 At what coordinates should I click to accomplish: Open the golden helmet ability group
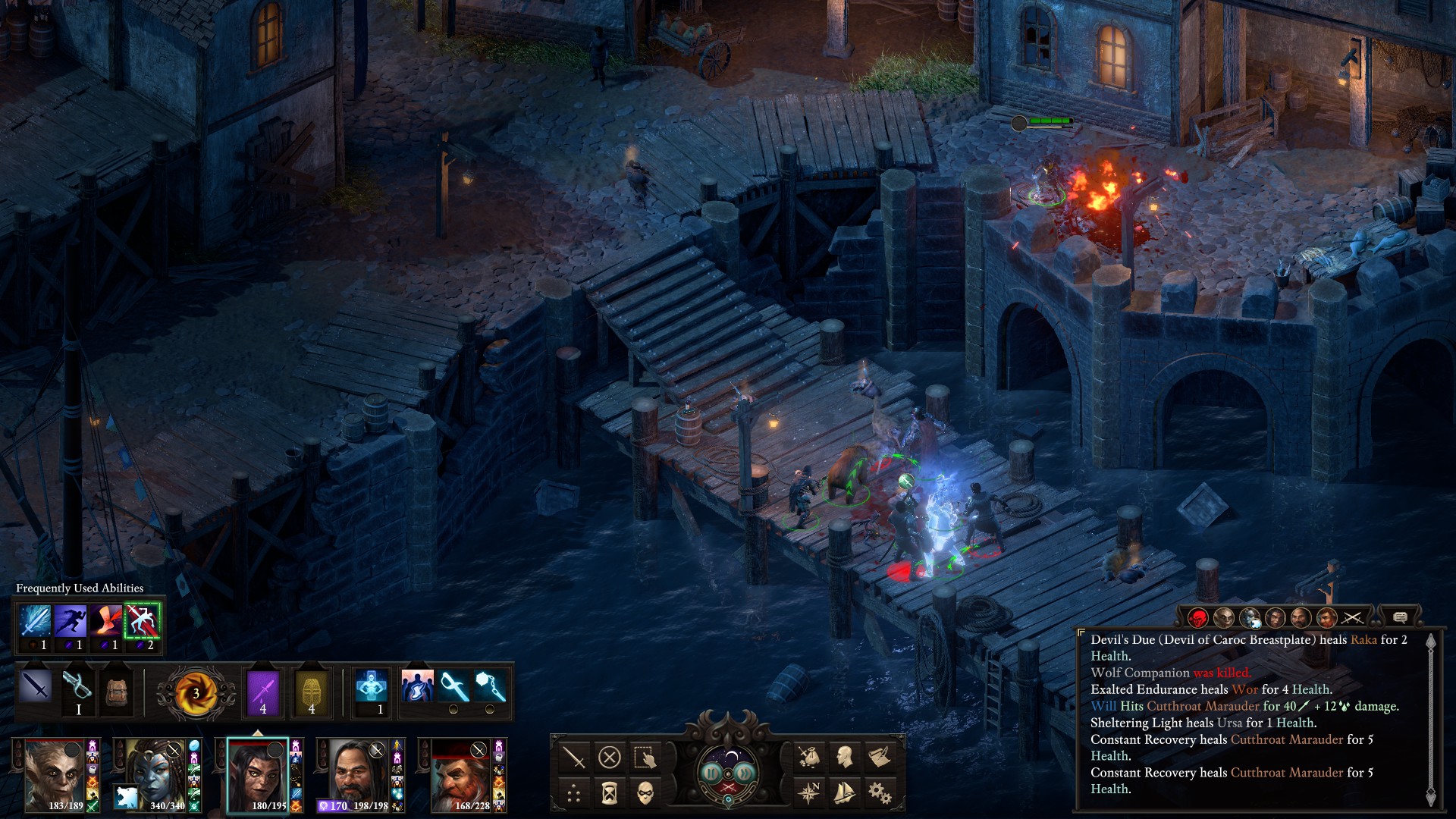click(312, 690)
